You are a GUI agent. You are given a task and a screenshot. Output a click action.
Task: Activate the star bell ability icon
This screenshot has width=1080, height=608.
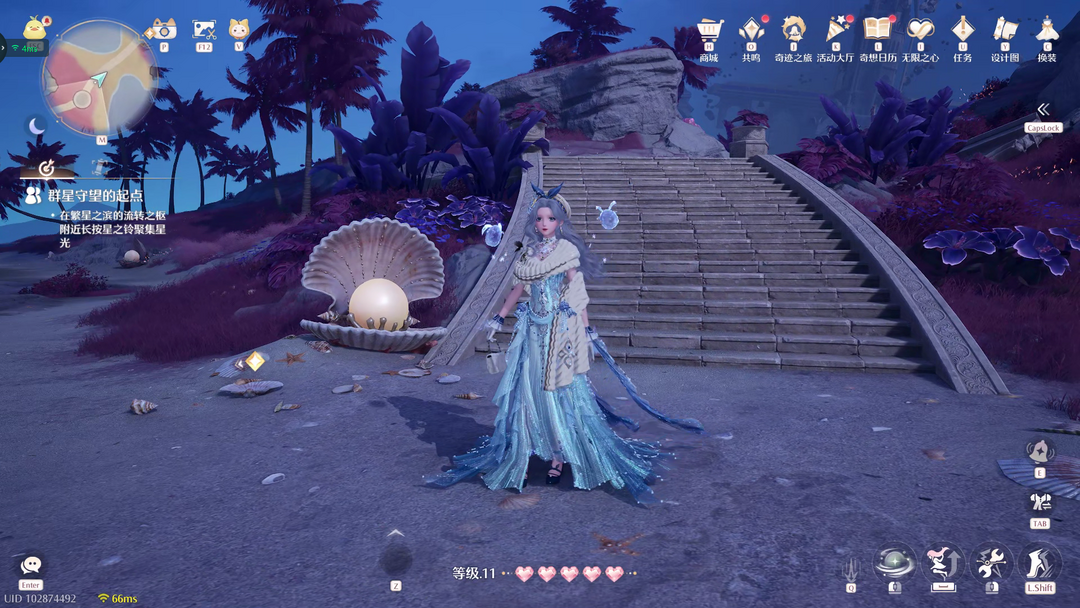click(1040, 451)
